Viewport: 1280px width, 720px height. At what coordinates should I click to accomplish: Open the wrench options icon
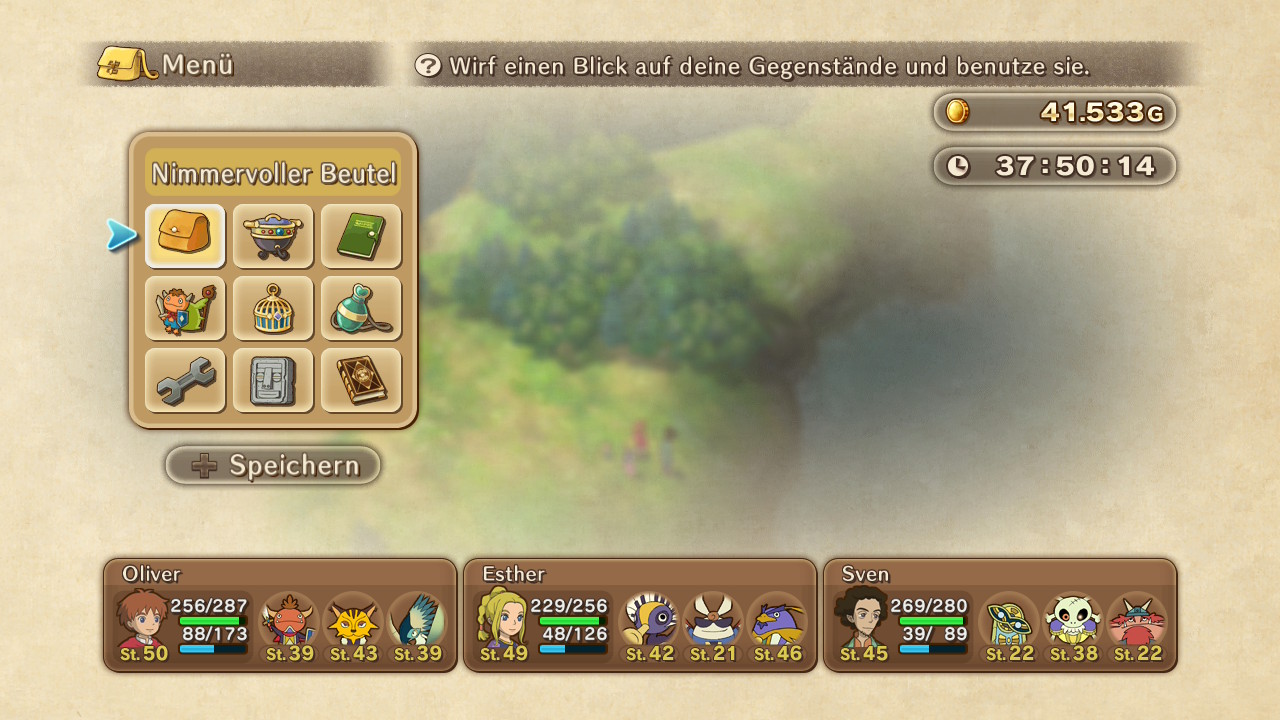[x=185, y=380]
